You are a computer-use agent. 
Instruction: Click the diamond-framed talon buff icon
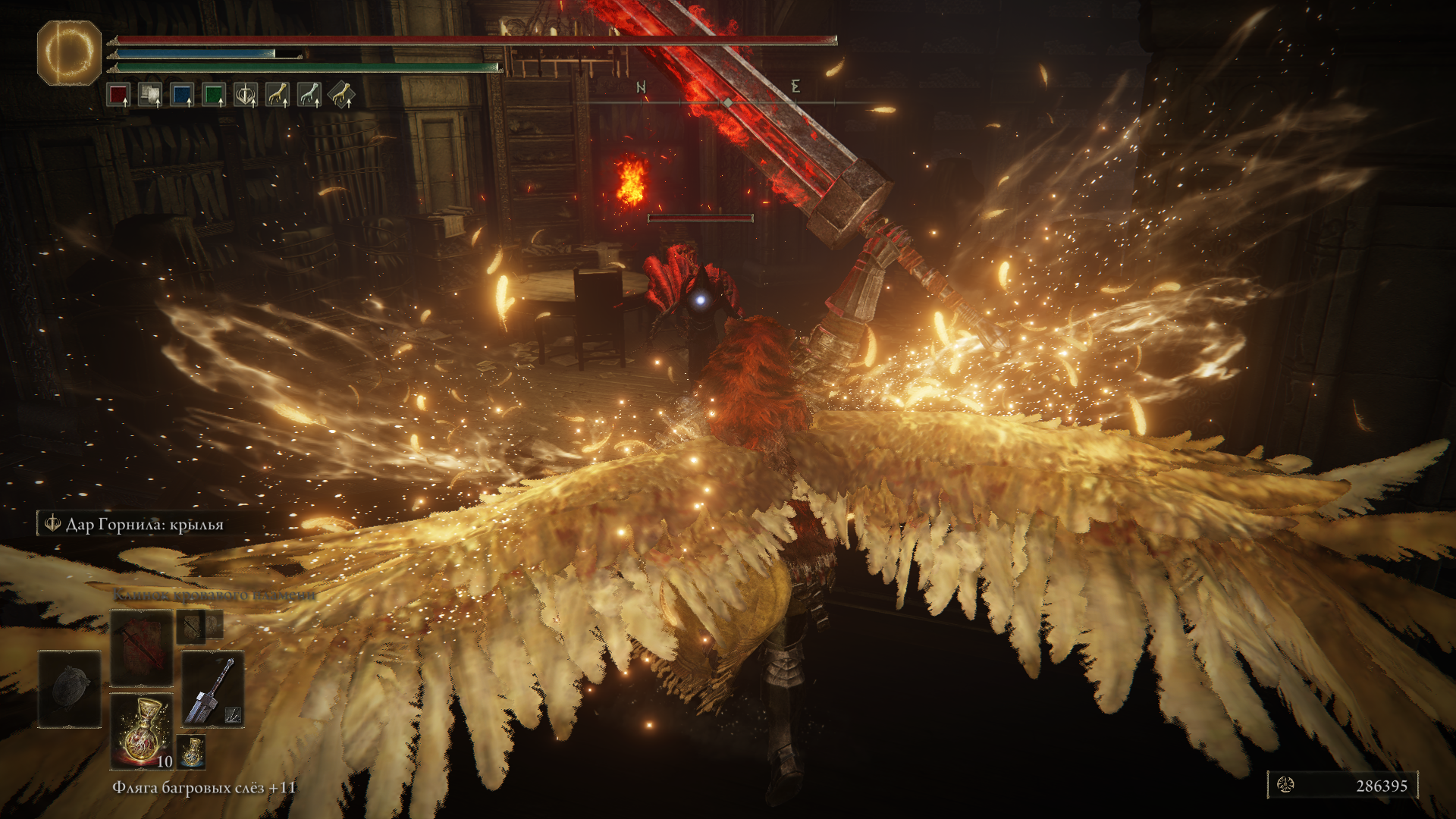[x=341, y=95]
